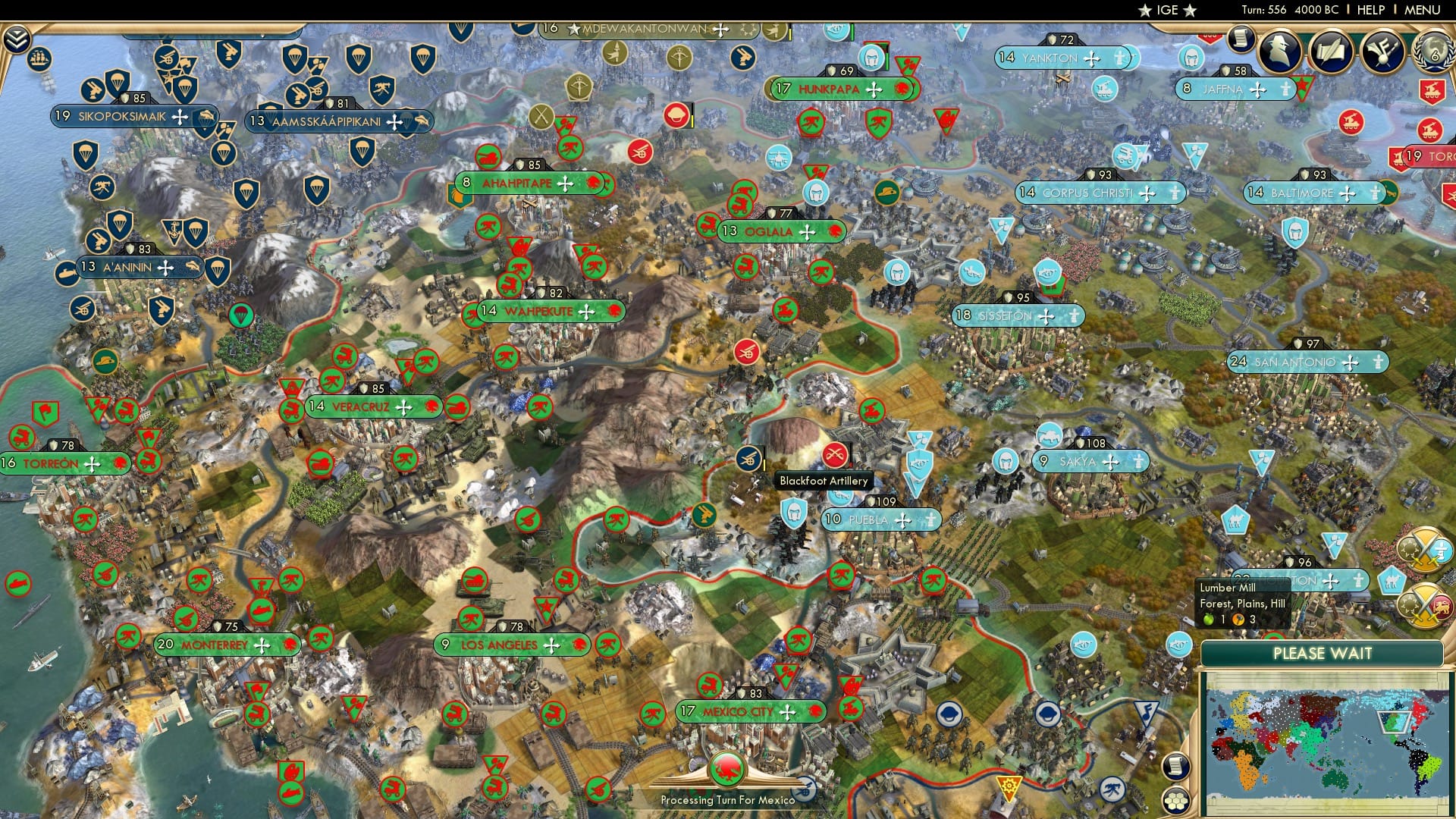Open the notifications scroll icon top right
The height and width of the screenshot is (819, 1456).
point(1241,42)
